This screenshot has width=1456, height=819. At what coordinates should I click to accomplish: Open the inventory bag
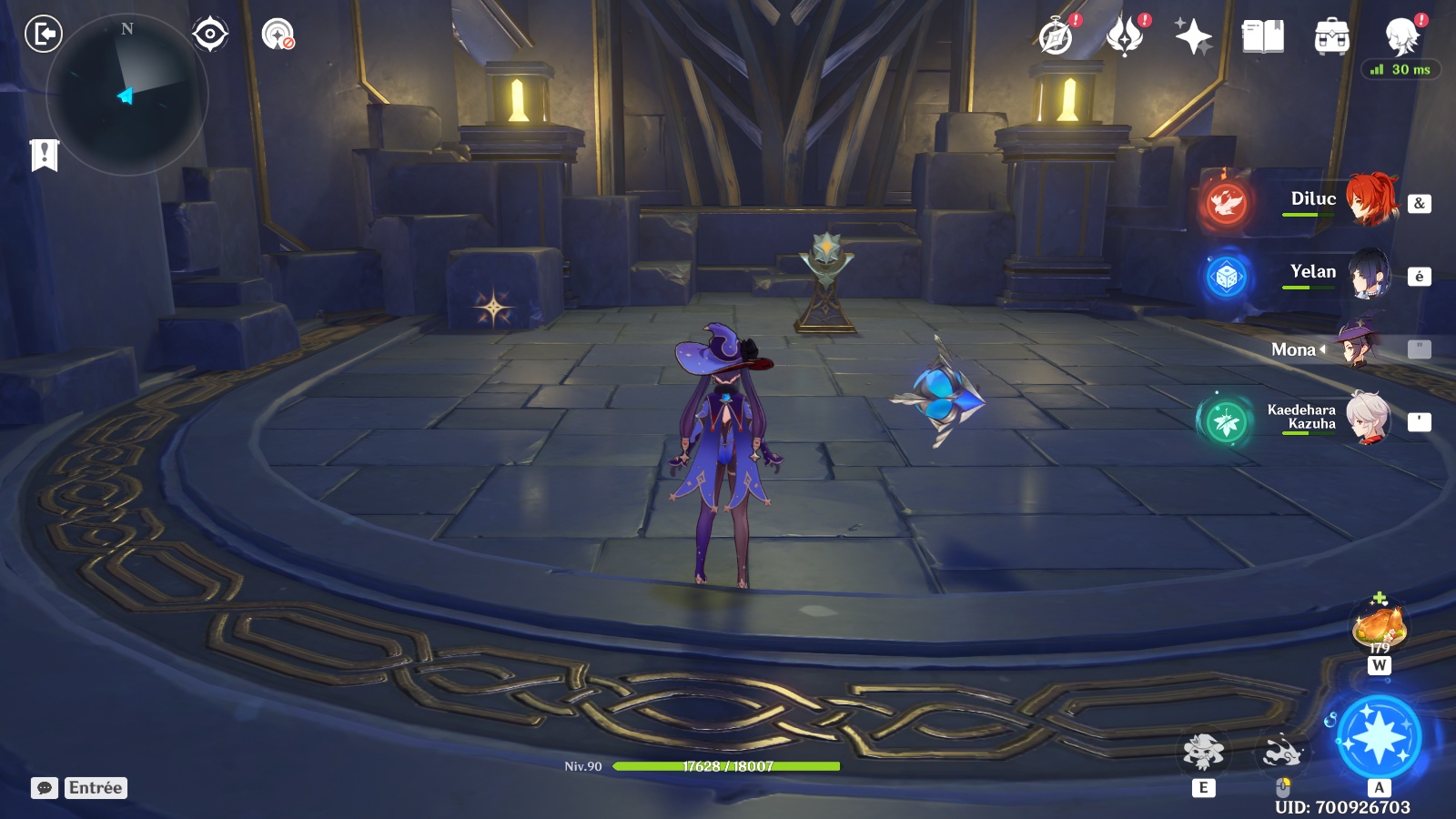pyautogui.click(x=1331, y=37)
